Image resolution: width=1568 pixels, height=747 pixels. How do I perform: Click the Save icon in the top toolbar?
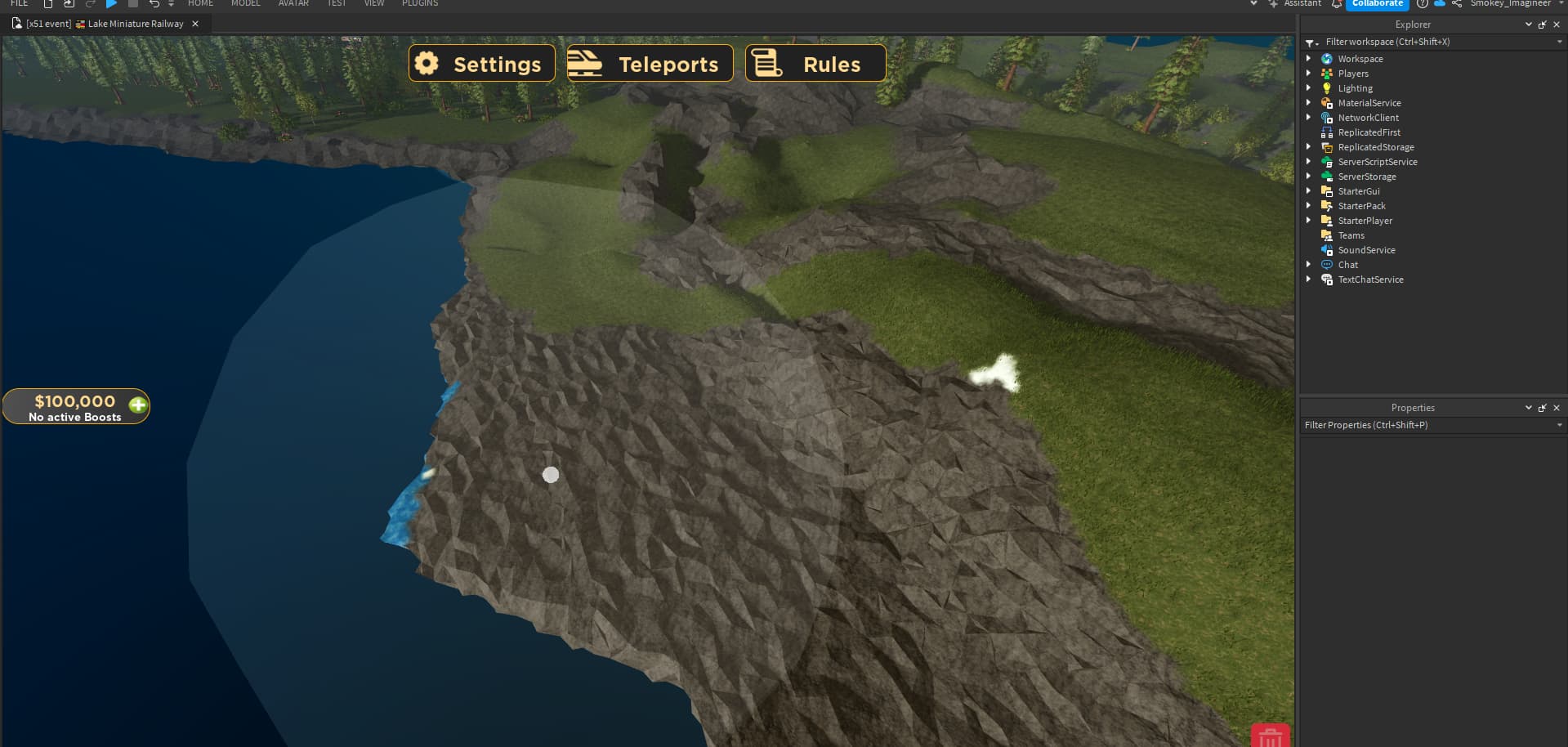68,4
